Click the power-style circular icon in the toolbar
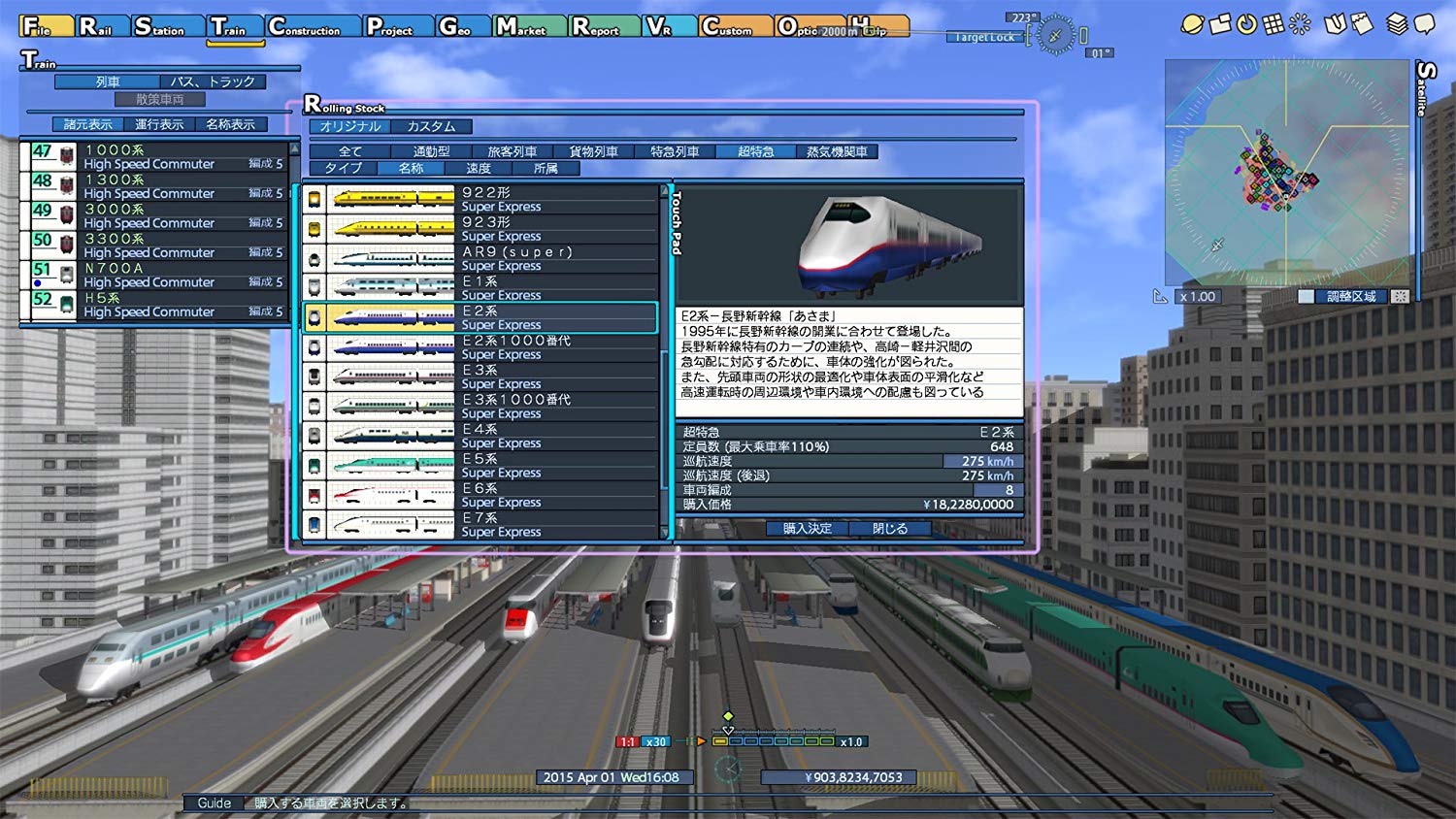Viewport: 1456px width, 819px height. 1248,24
